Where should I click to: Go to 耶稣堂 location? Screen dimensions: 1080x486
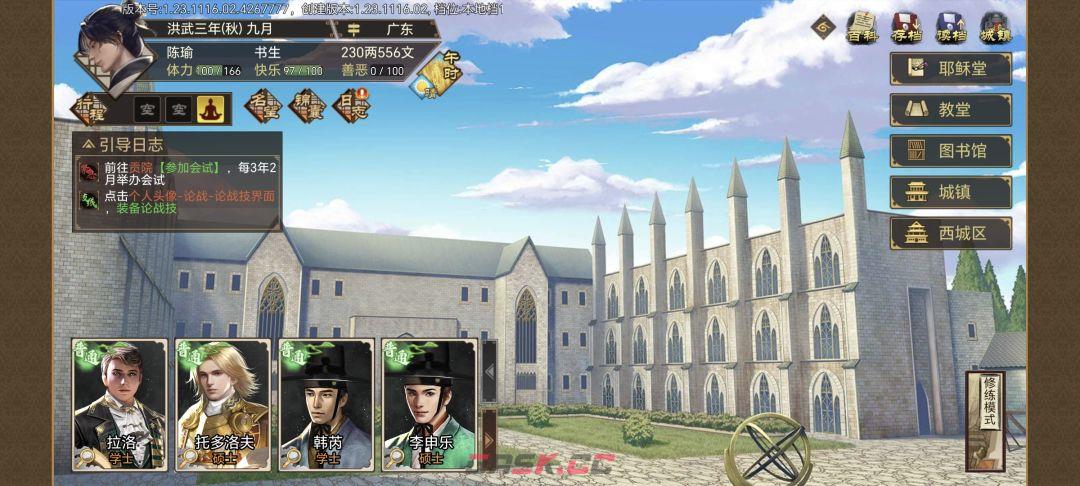[x=950, y=68]
